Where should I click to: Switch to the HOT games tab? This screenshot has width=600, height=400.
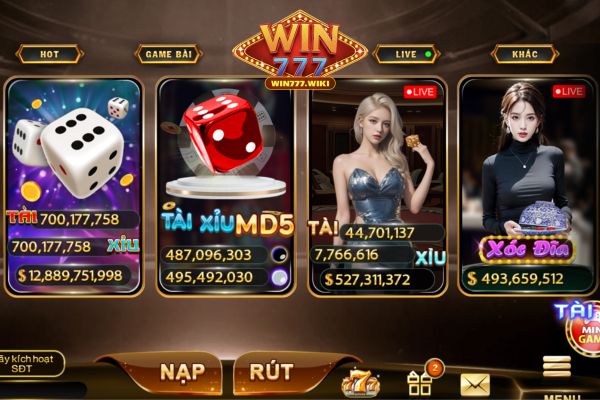(49, 54)
